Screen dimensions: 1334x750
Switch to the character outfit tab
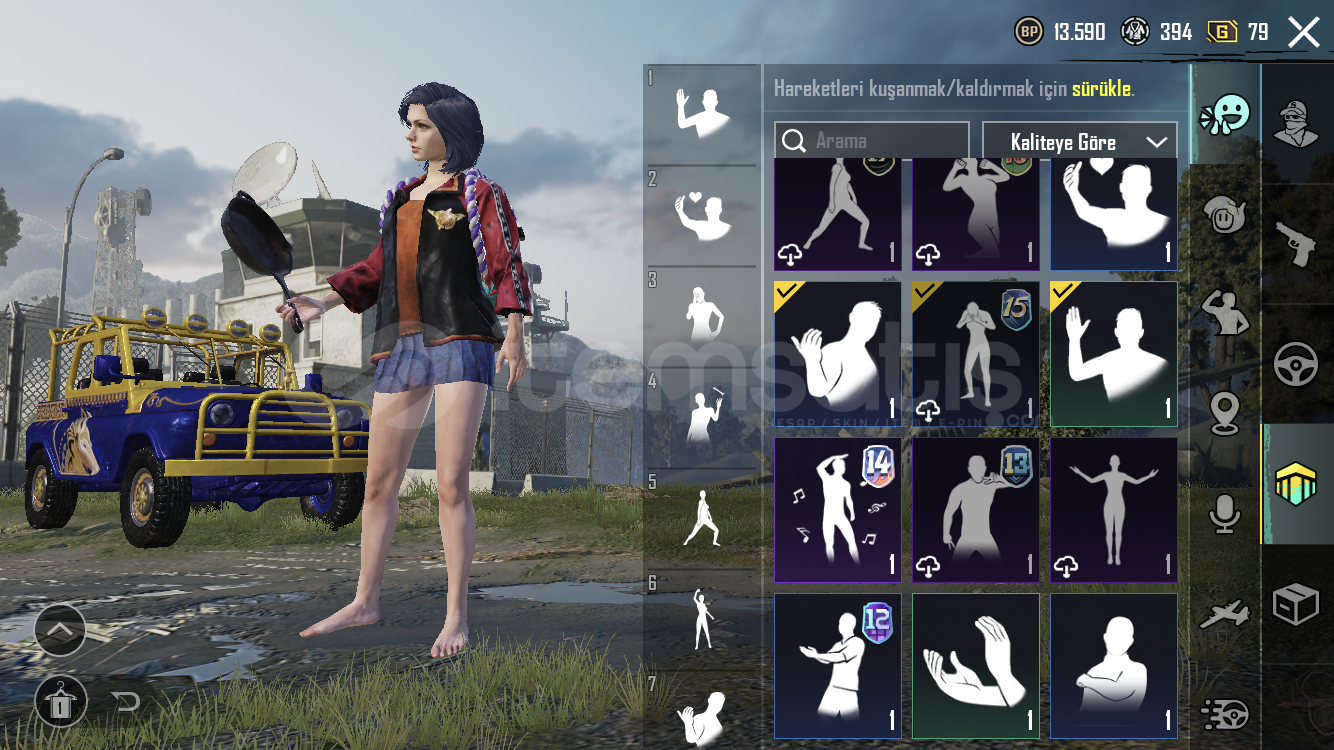(1296, 122)
